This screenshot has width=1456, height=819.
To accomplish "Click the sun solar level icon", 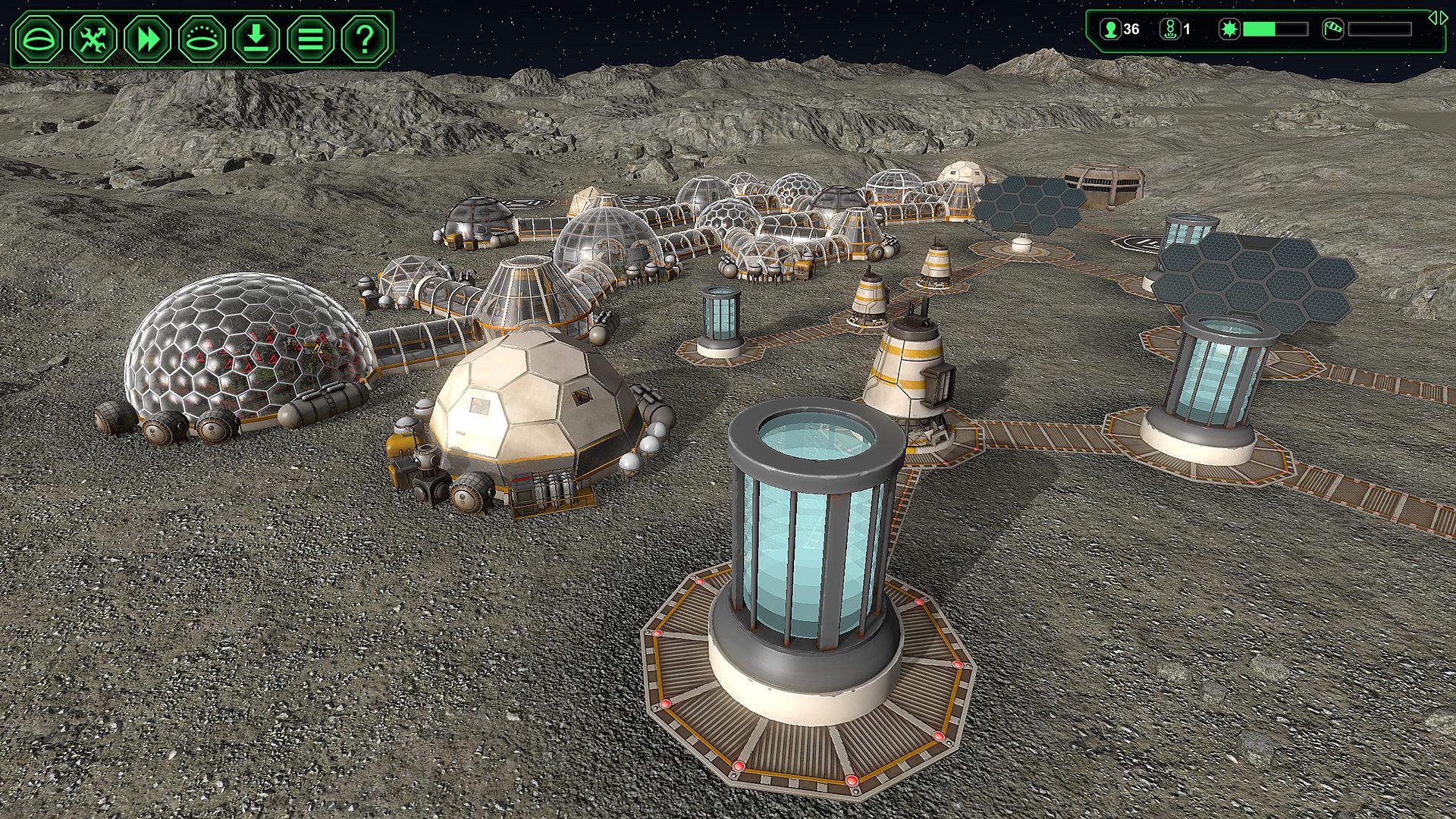I will (x=1229, y=30).
